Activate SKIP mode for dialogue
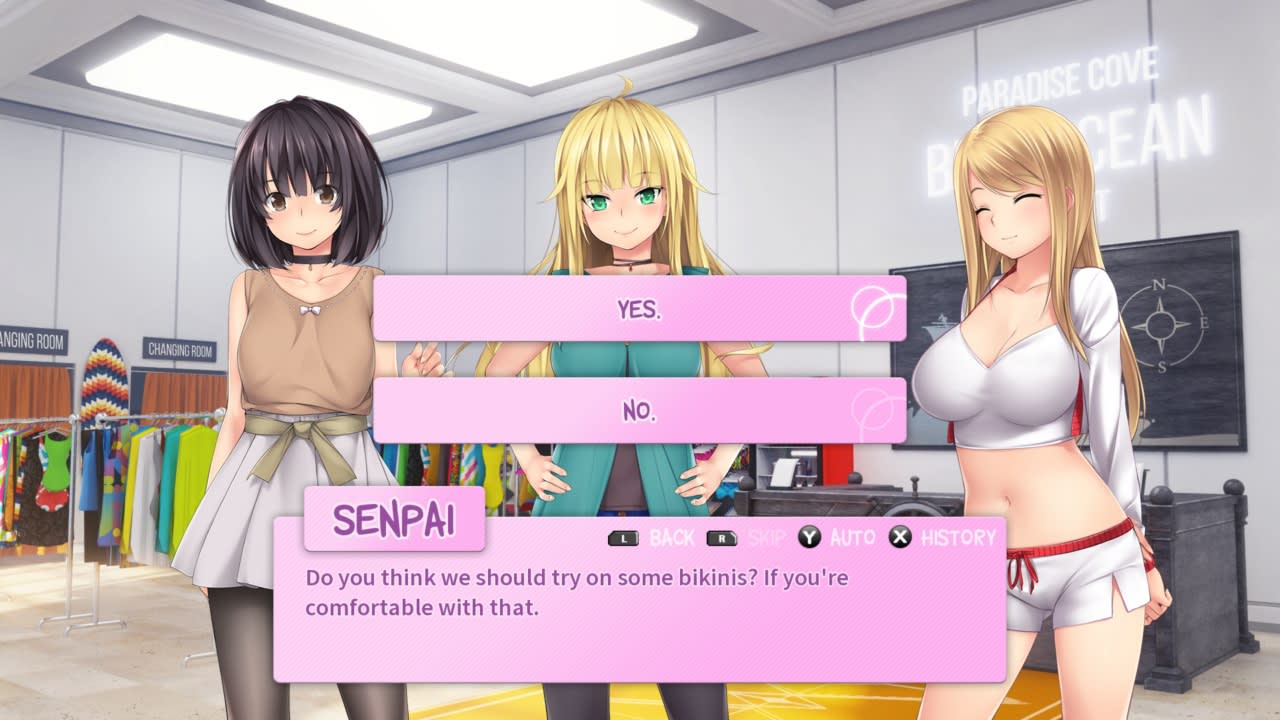 pyautogui.click(x=767, y=538)
